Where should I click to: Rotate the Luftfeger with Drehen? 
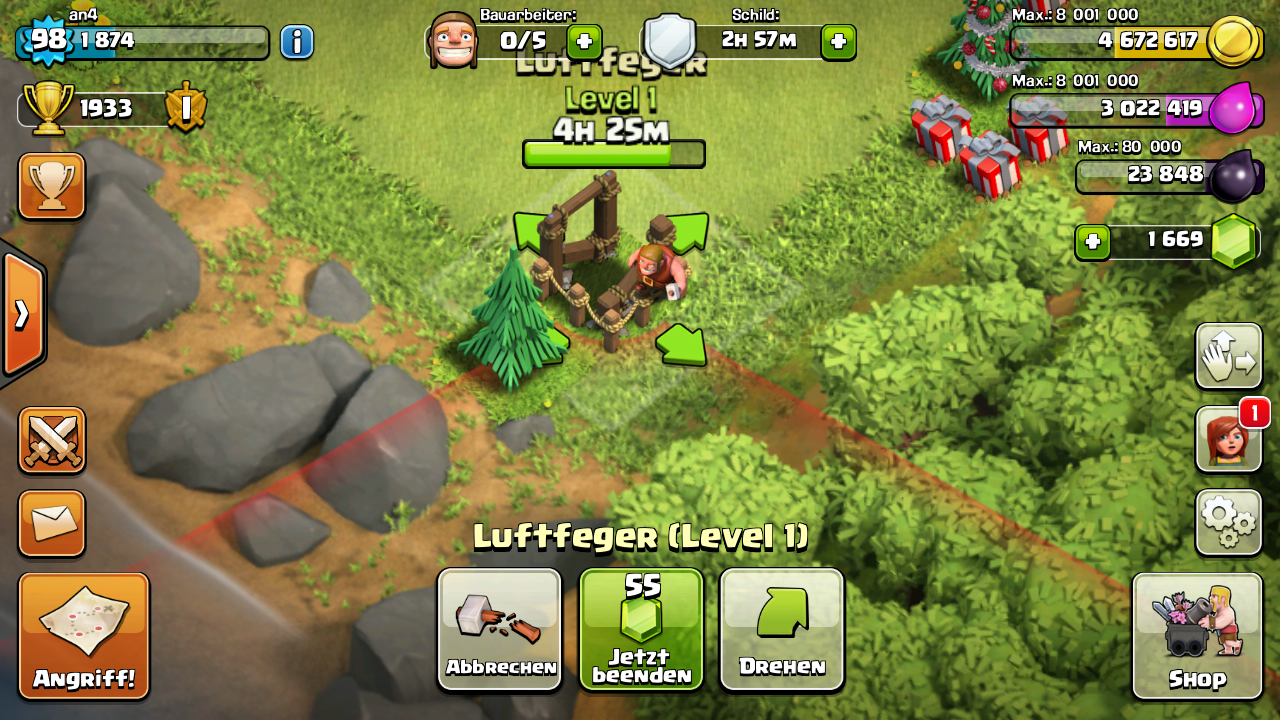click(x=782, y=629)
